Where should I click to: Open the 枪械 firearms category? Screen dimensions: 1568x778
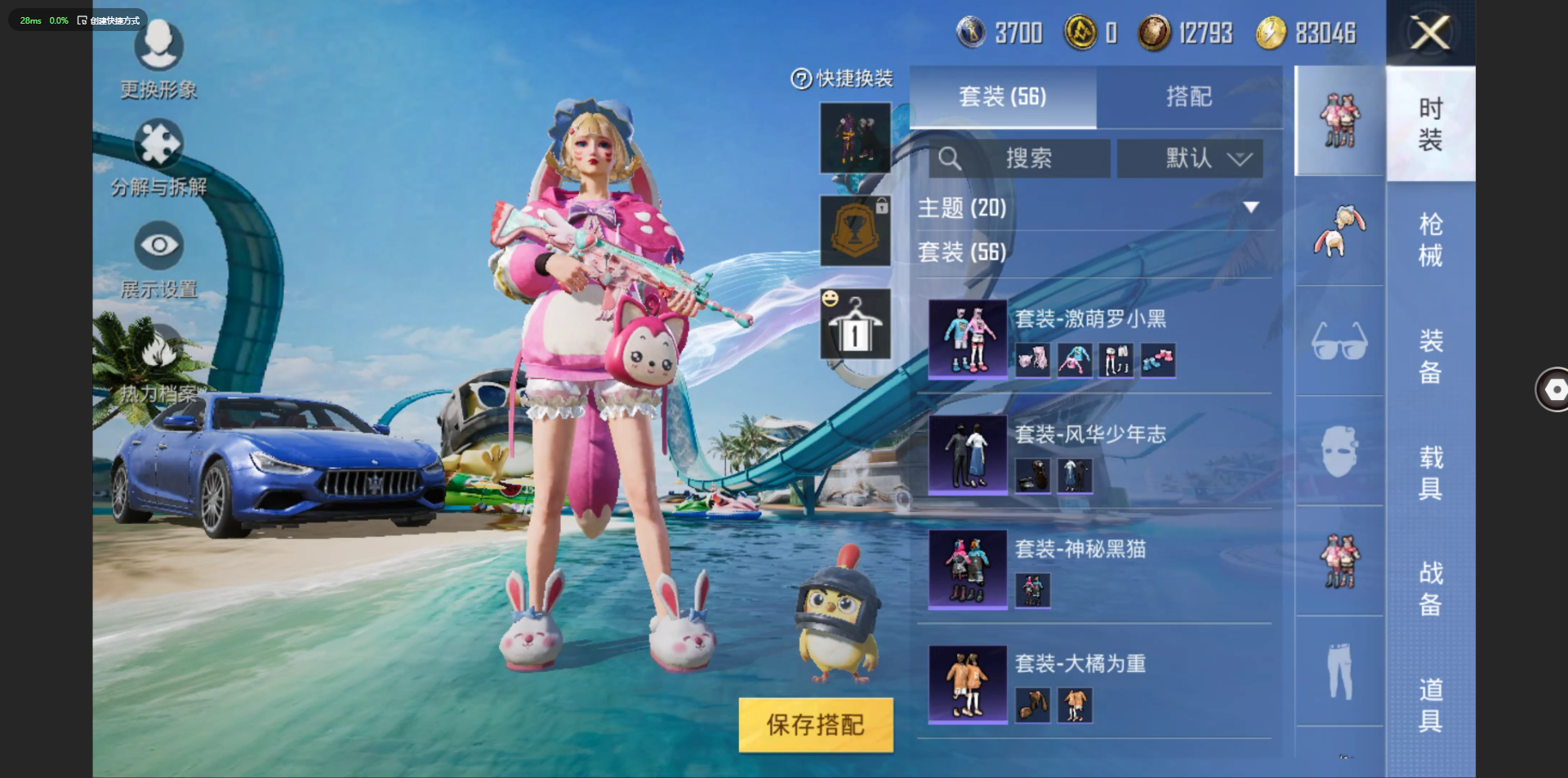tap(1430, 240)
